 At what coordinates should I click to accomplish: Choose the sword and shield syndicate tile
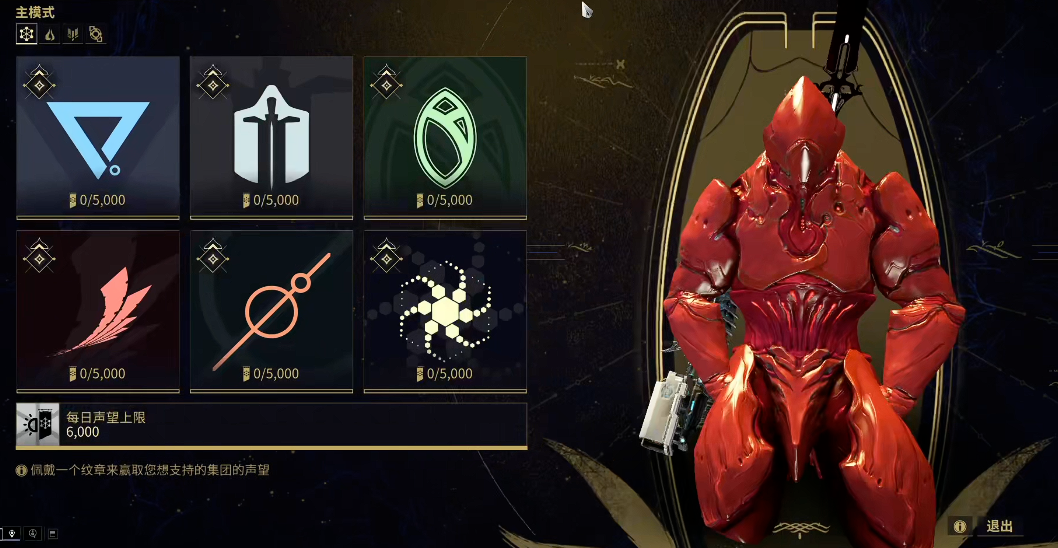[x=271, y=137]
